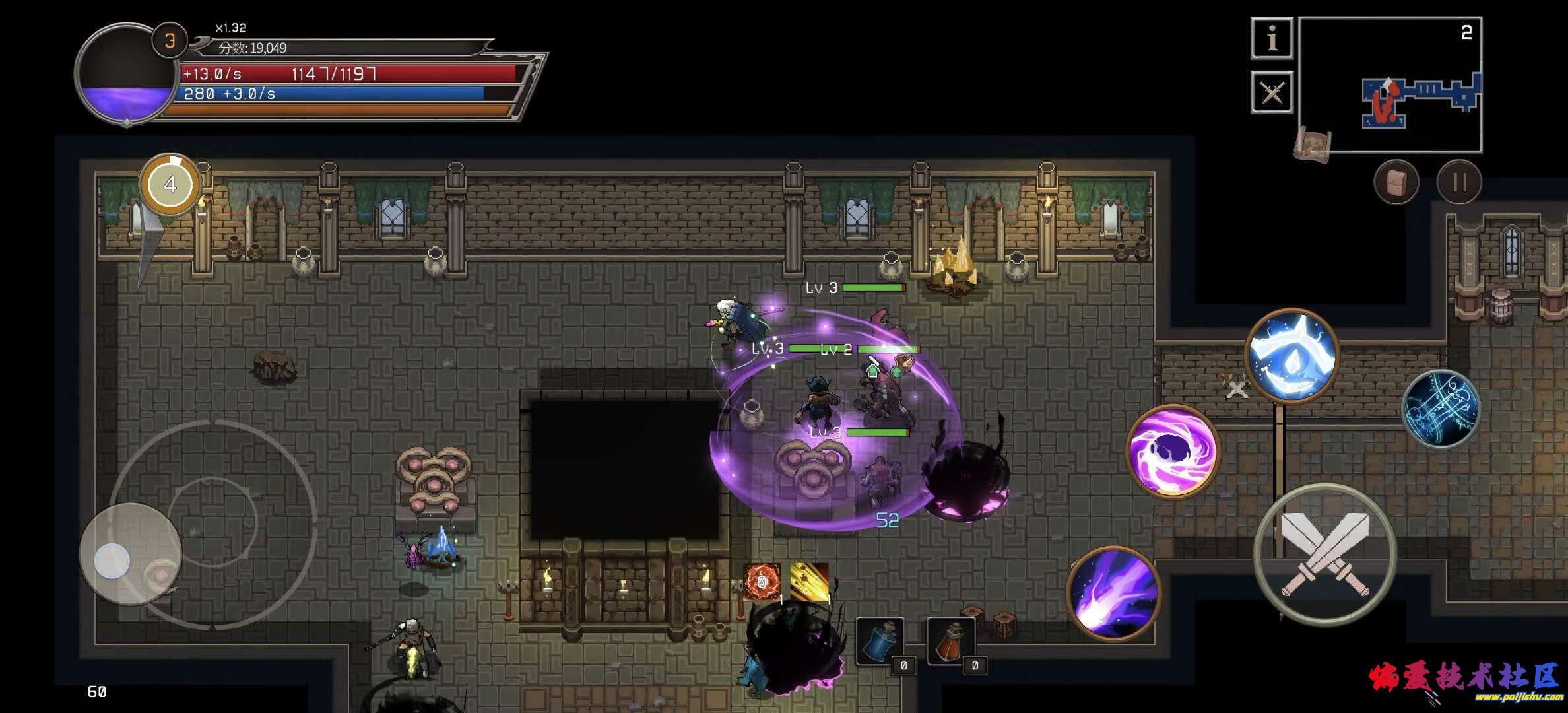
Task: Pause the game
Action: click(1459, 182)
